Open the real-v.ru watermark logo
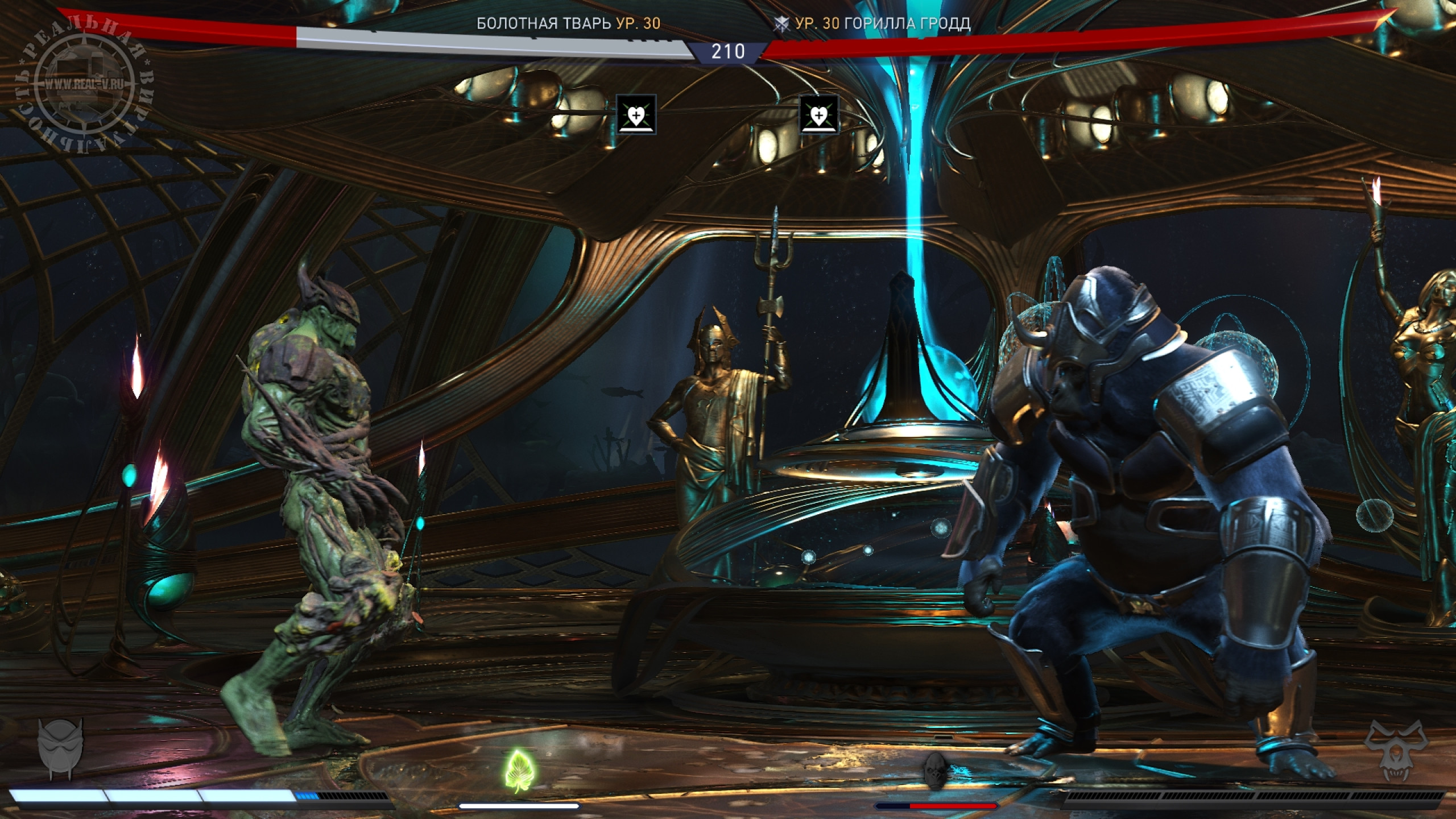The width and height of the screenshot is (1456, 819). coord(84,85)
